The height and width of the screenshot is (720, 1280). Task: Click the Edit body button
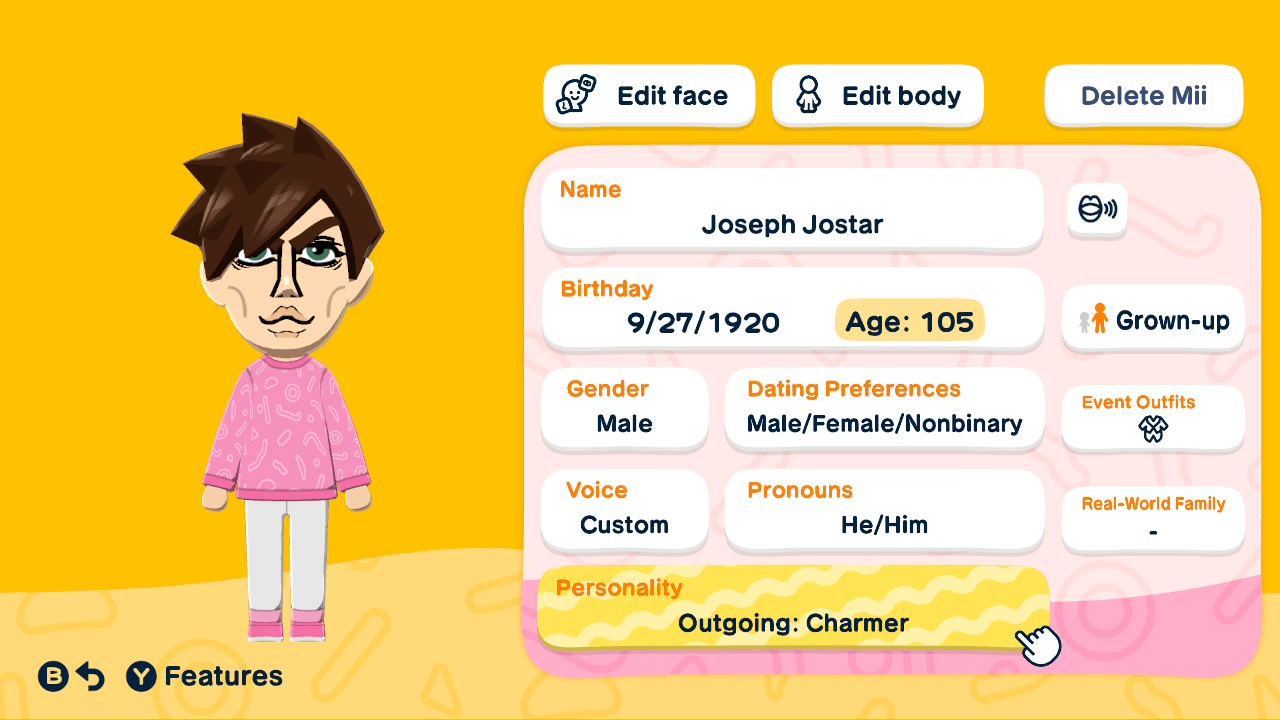click(877, 95)
